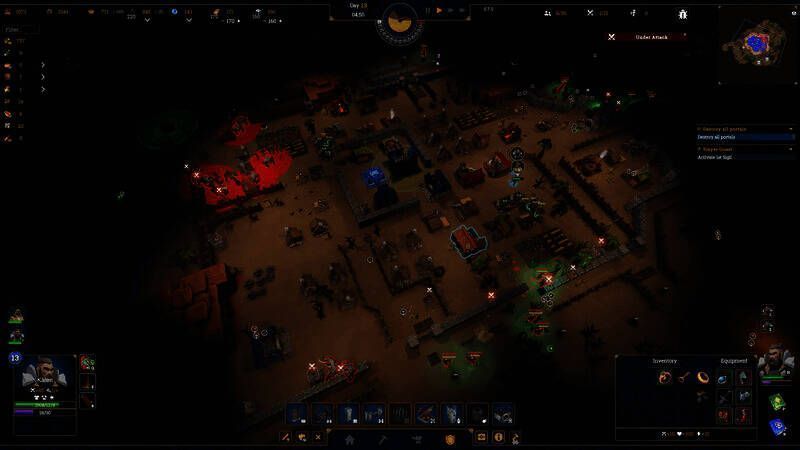Choose the key-shaped inventory item
Screen dimensions: 800x450
[681, 377]
